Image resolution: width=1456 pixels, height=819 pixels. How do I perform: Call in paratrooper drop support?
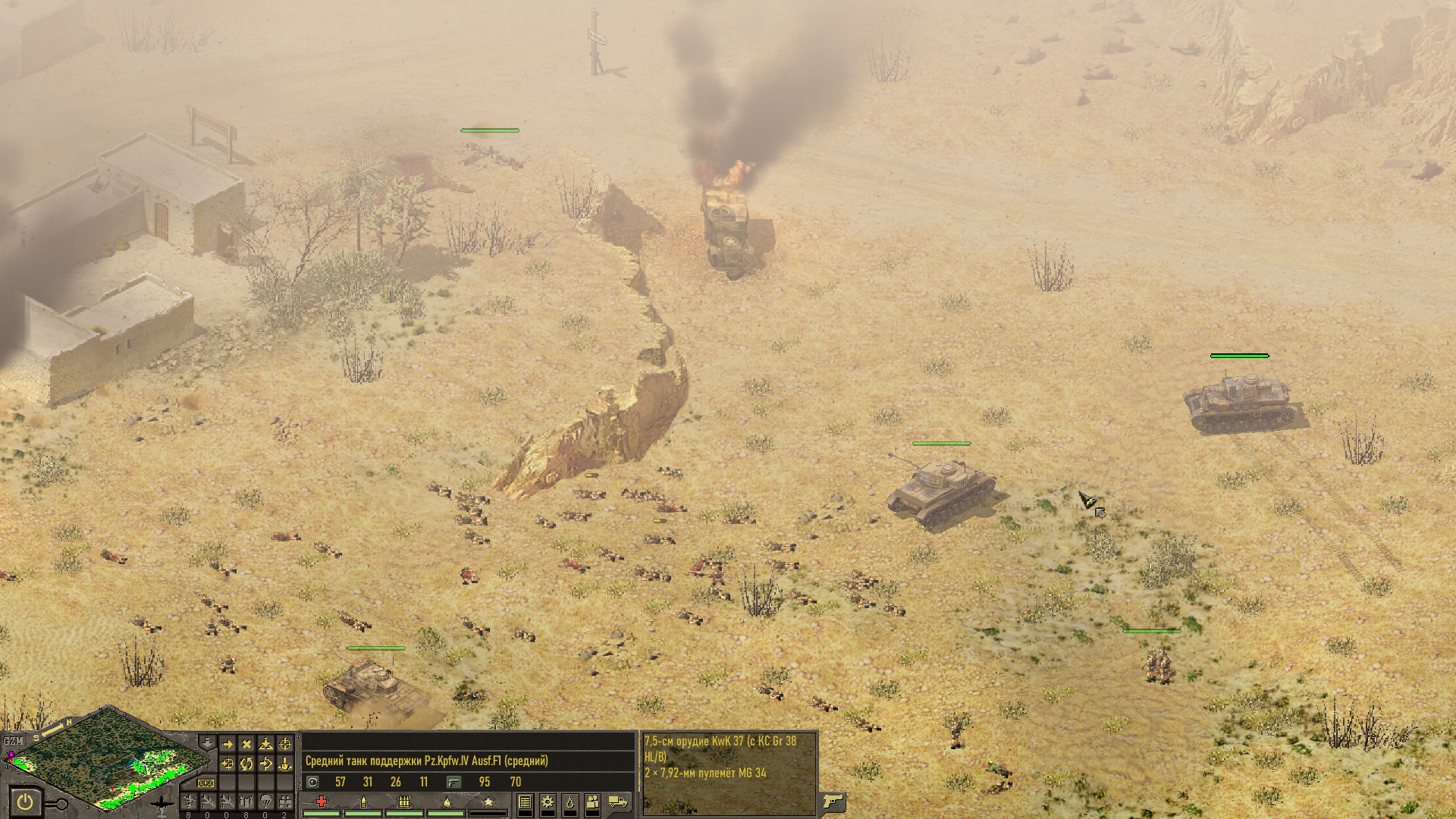pyautogui.click(x=265, y=802)
